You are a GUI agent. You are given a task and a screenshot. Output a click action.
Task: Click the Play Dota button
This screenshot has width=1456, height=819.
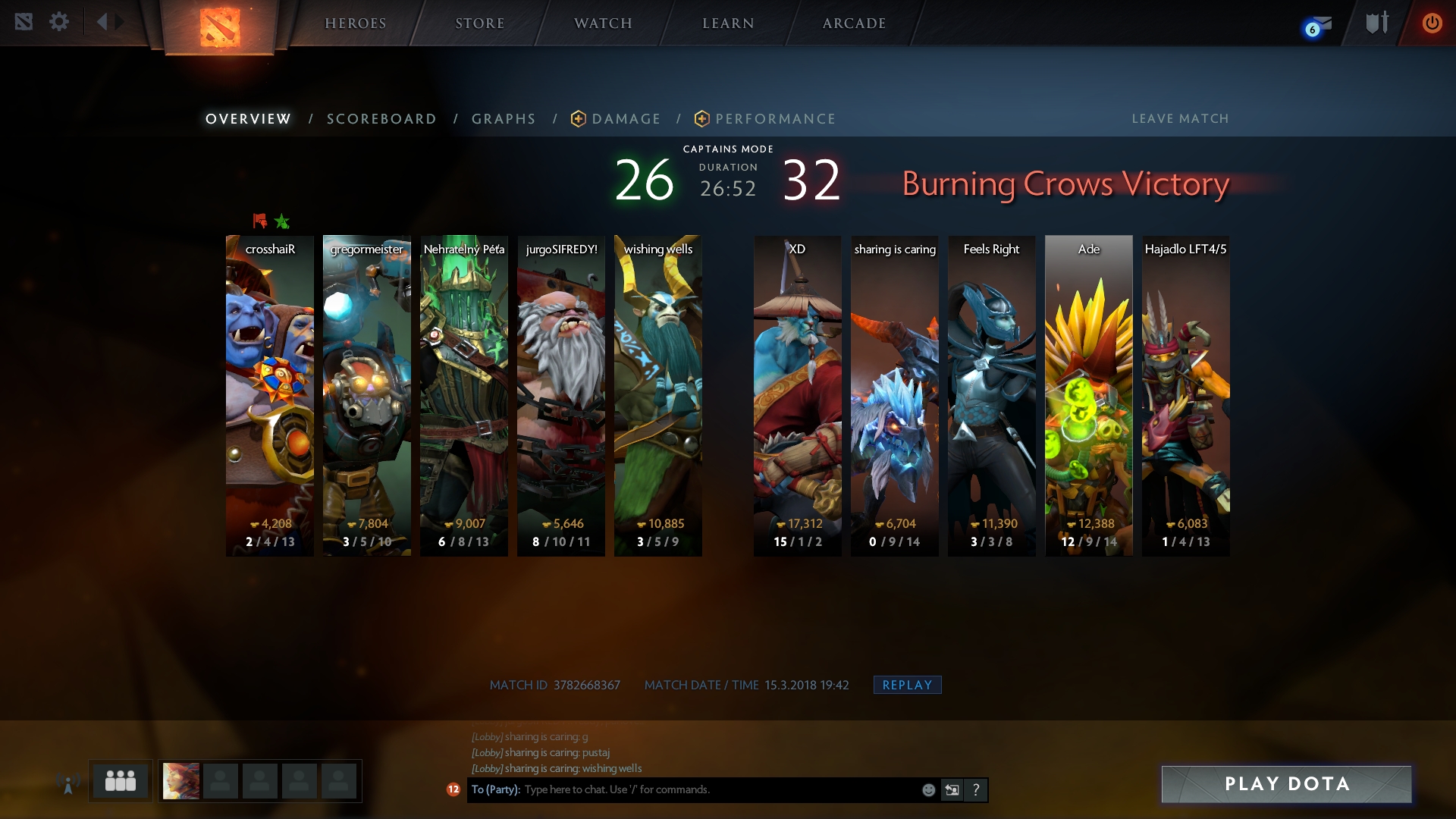[1286, 784]
